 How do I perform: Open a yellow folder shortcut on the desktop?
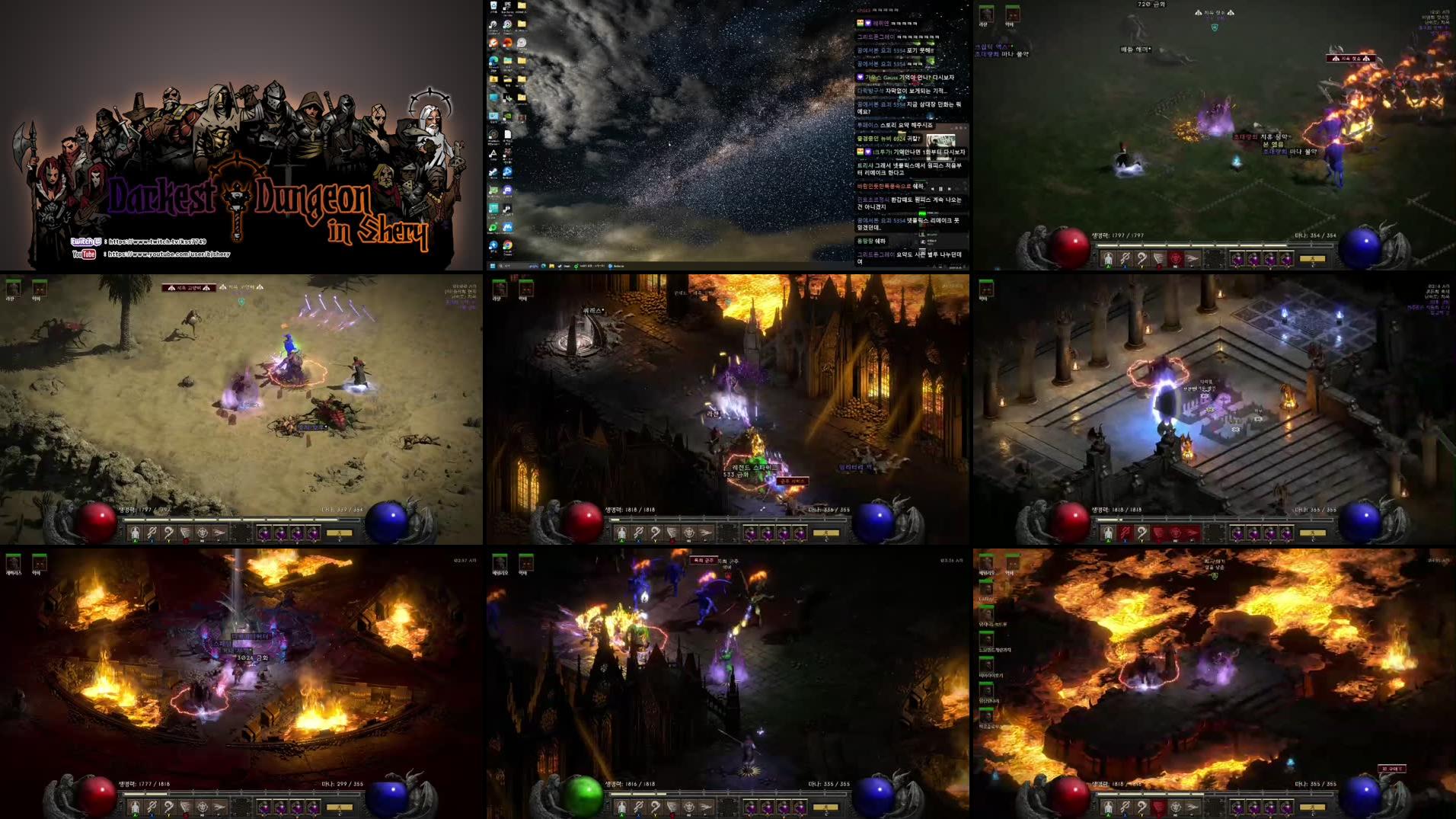pos(522,7)
